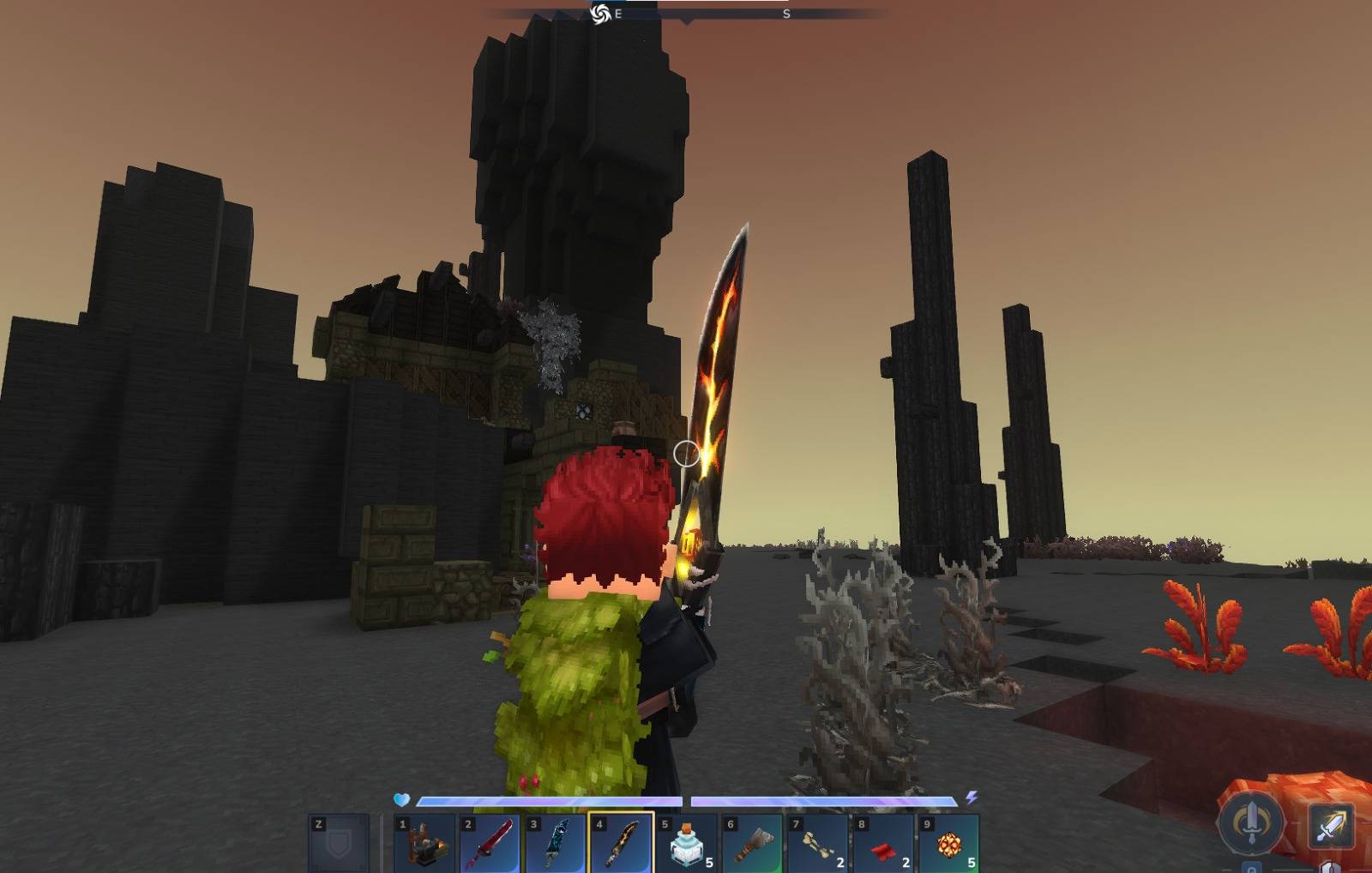Select the teal blade in slot 3
The height and width of the screenshot is (873, 1372).
pyautogui.click(x=556, y=842)
